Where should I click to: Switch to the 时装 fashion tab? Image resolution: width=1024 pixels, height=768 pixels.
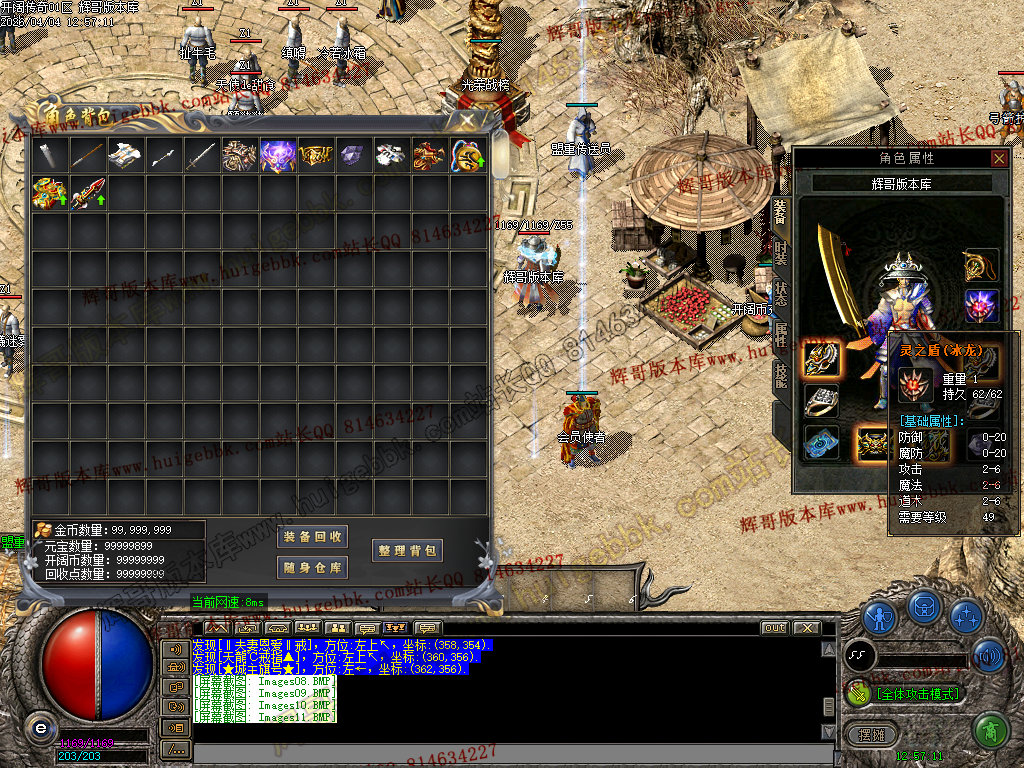point(780,254)
